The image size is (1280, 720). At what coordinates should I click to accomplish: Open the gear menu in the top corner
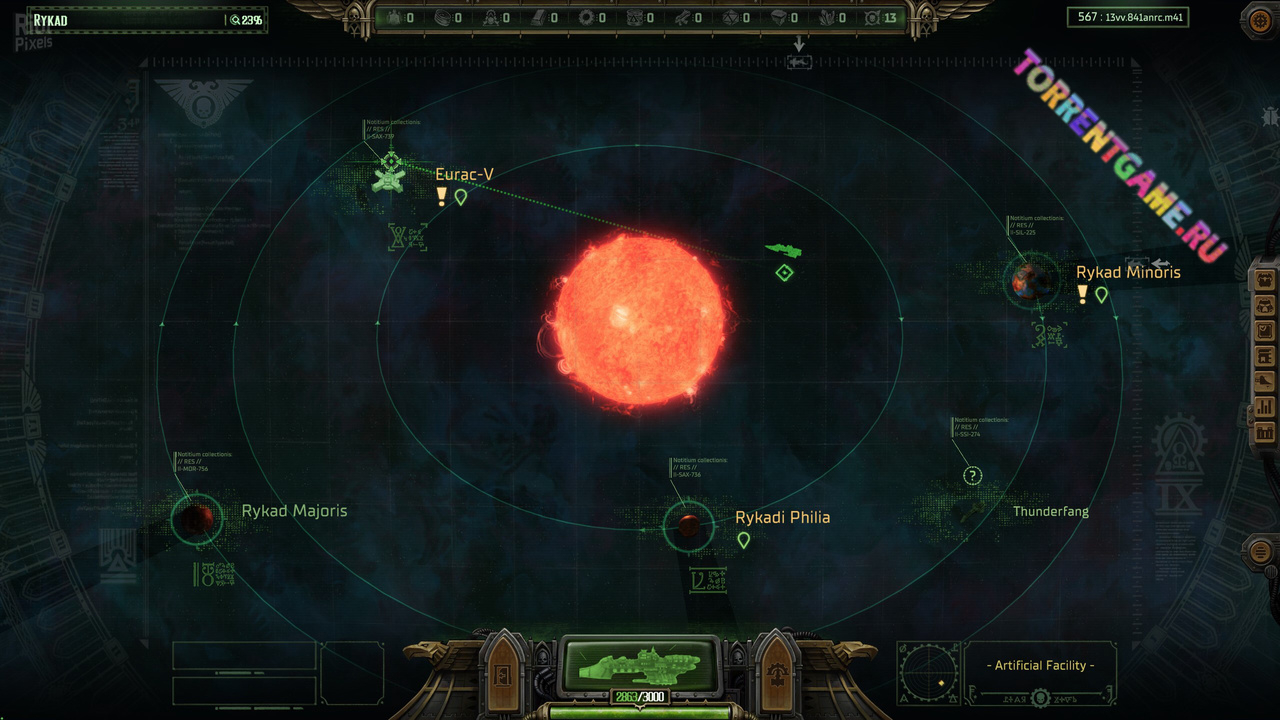(1261, 19)
